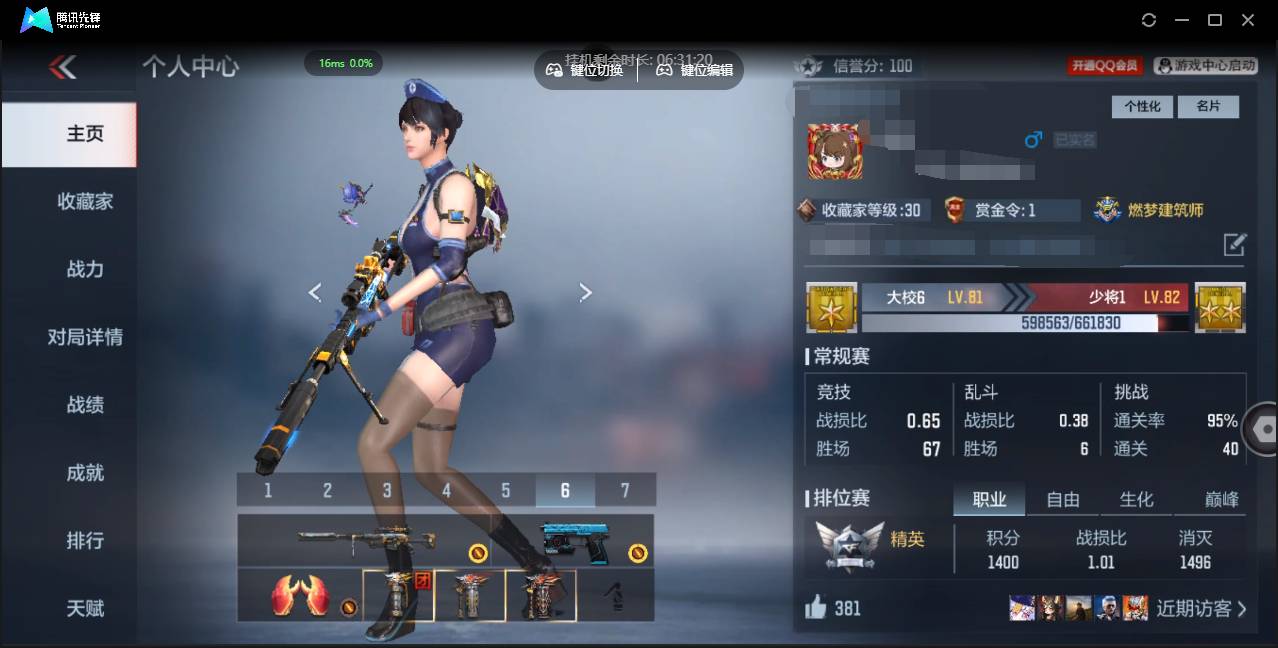The height and width of the screenshot is (648, 1278).
Task: Show the next character with right arrow
Action: pyautogui.click(x=586, y=292)
